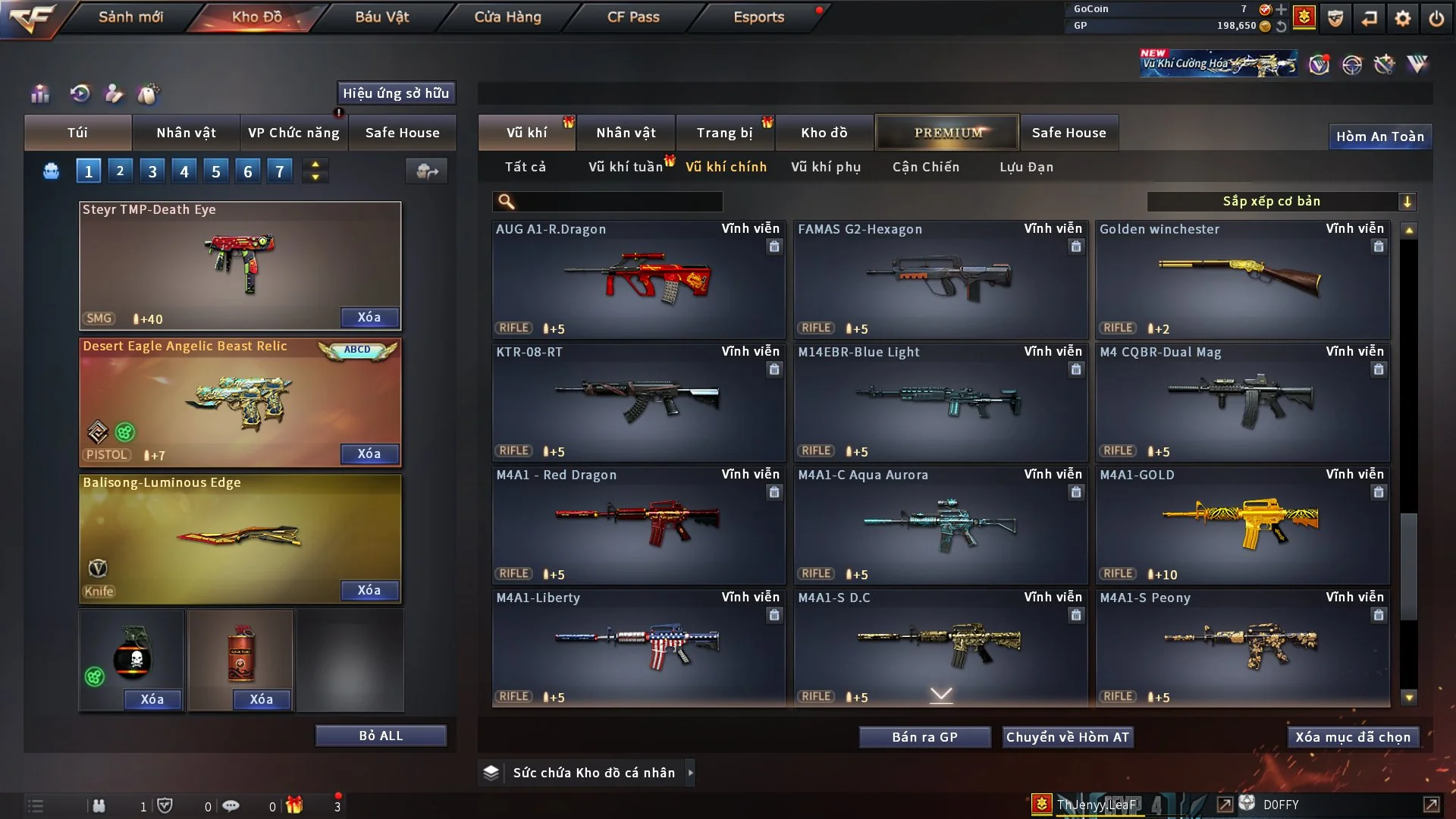The width and height of the screenshot is (1456, 819).
Task: Click Bỏ ALL to unequip everything
Action: [x=381, y=736]
